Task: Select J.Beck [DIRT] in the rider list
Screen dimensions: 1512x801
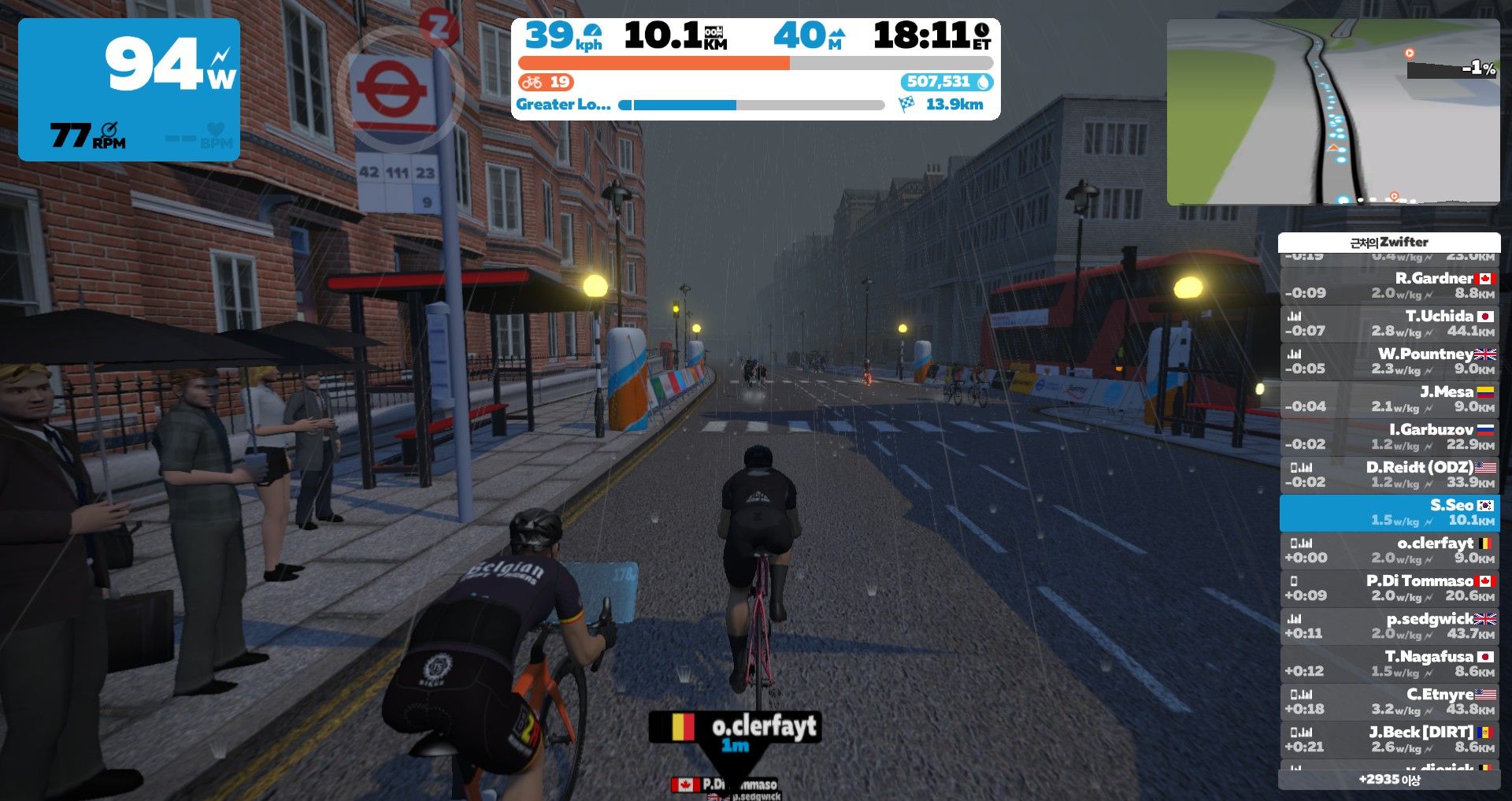Action: point(1389,739)
